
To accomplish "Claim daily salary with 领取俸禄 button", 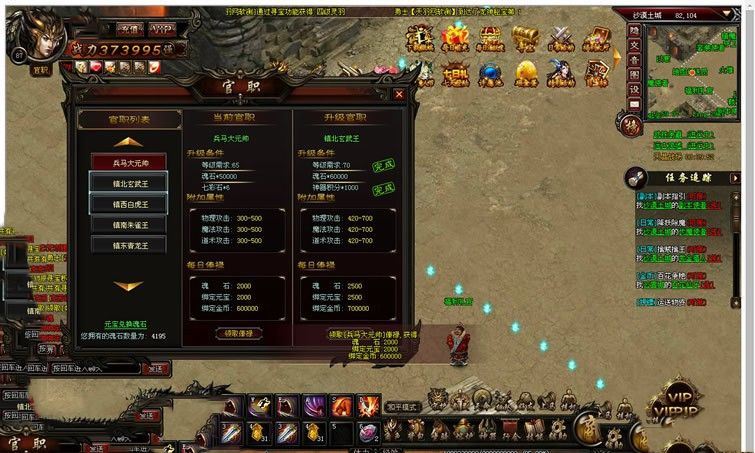I will [x=238, y=333].
